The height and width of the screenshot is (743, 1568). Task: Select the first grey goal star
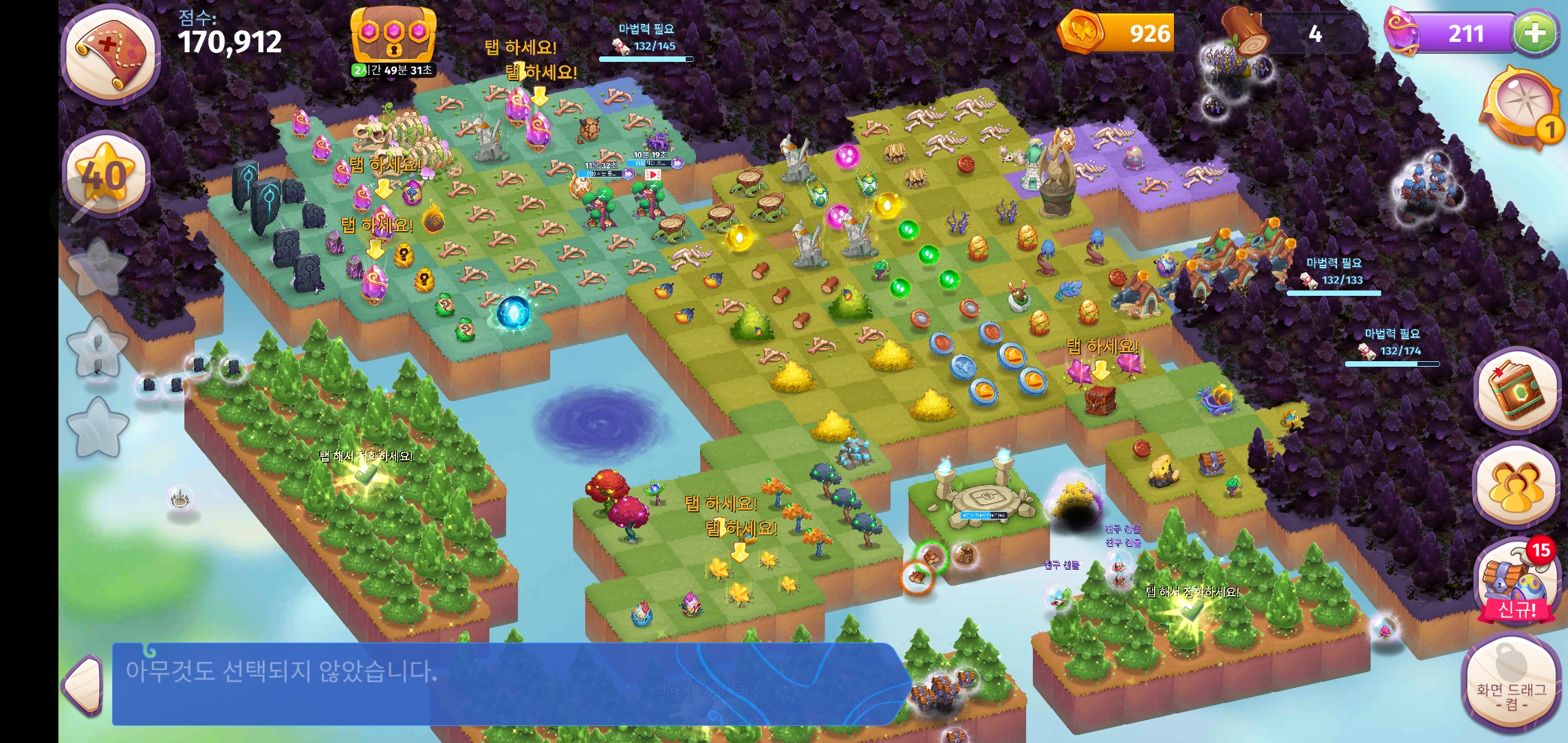(98, 268)
